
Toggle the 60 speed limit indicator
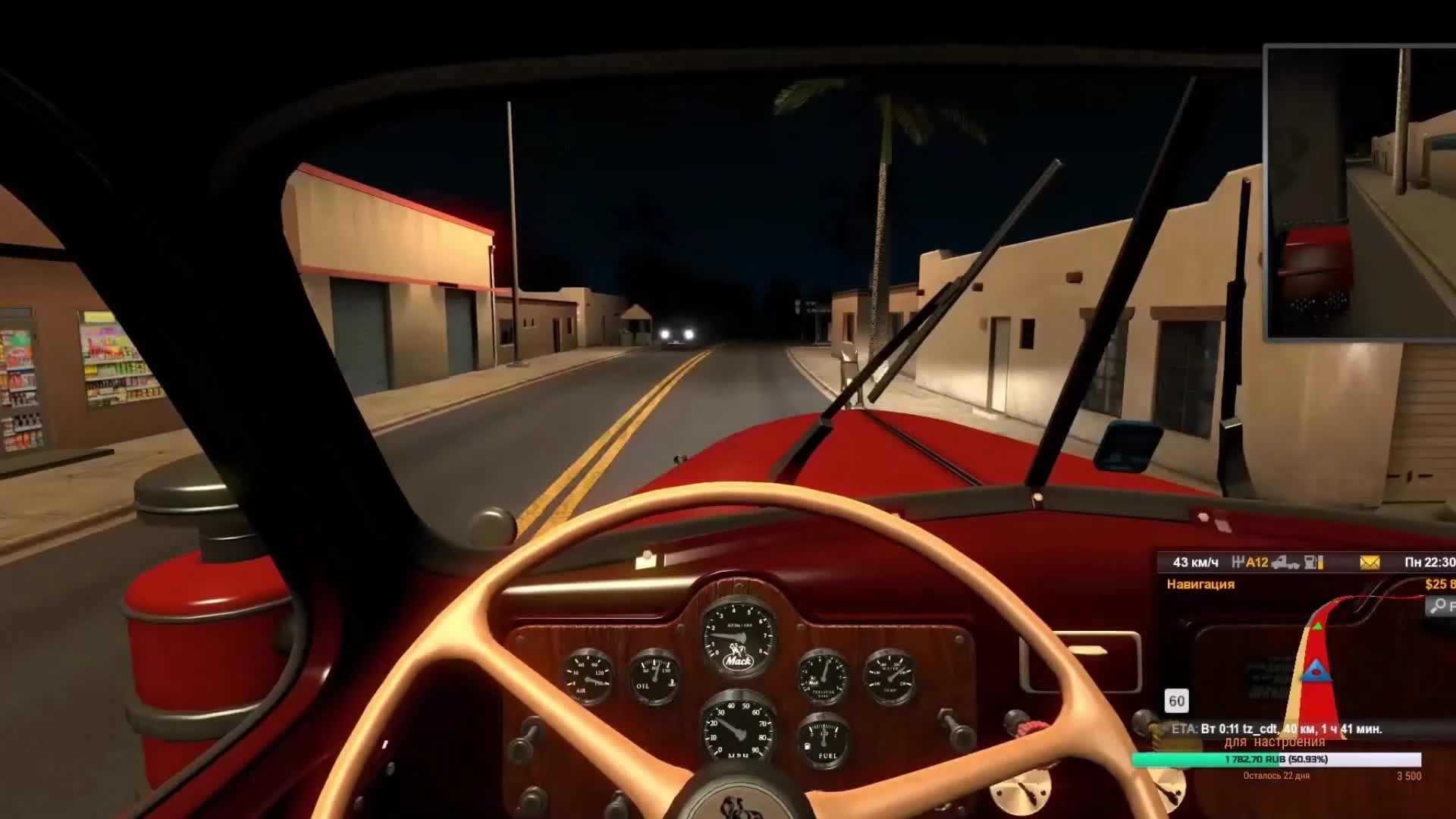pyautogui.click(x=1177, y=701)
